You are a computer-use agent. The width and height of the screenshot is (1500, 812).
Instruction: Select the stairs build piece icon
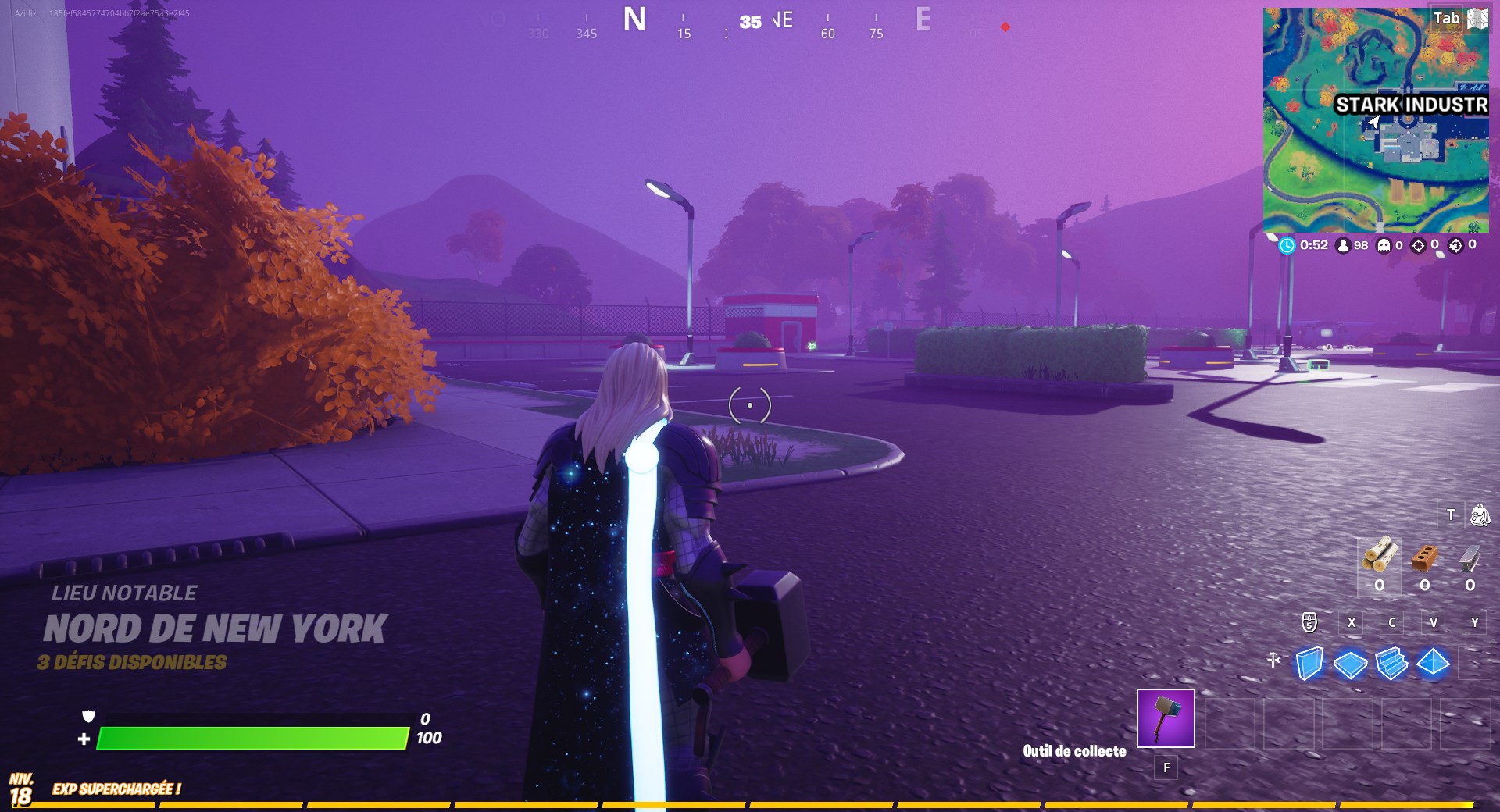pyautogui.click(x=1391, y=664)
